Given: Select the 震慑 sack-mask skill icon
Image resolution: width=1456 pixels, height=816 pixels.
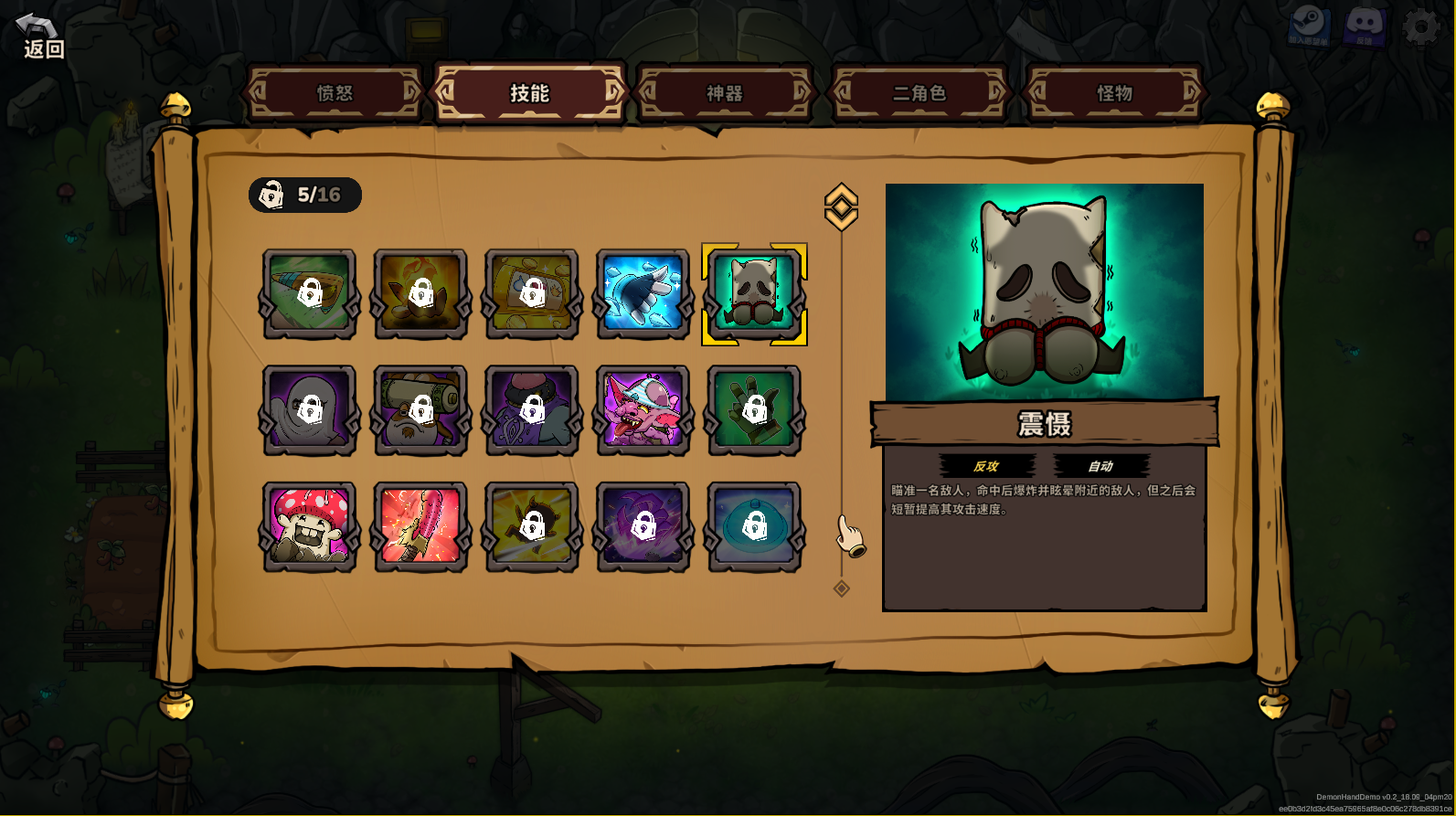Looking at the screenshot, I should 754,293.
